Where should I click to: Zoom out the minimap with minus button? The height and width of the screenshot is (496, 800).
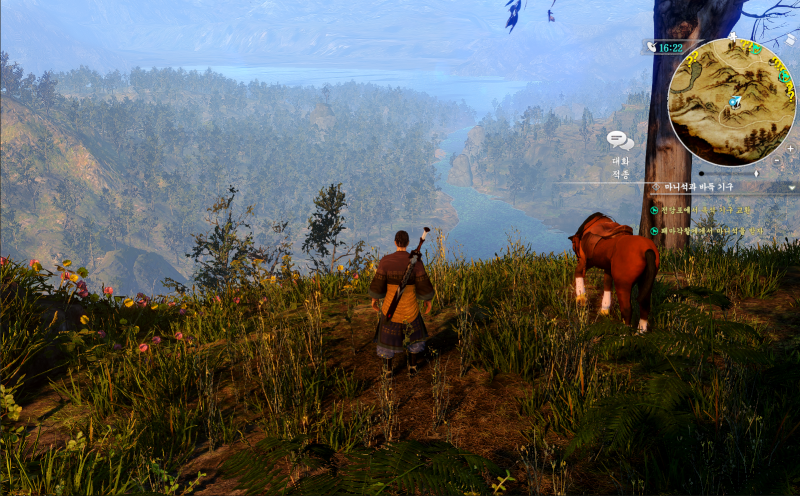click(777, 160)
